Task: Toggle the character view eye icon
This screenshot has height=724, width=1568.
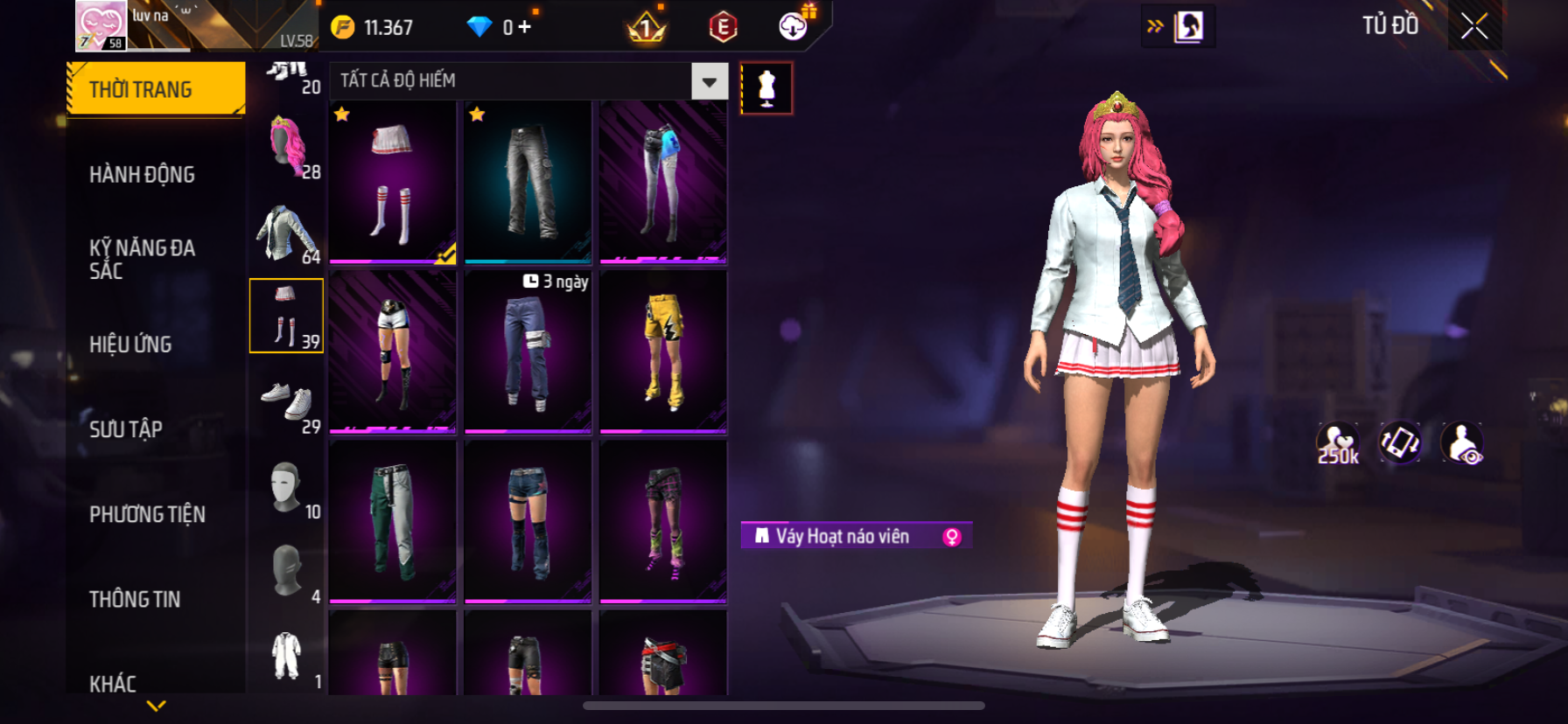Action: pyautogui.click(x=1462, y=443)
